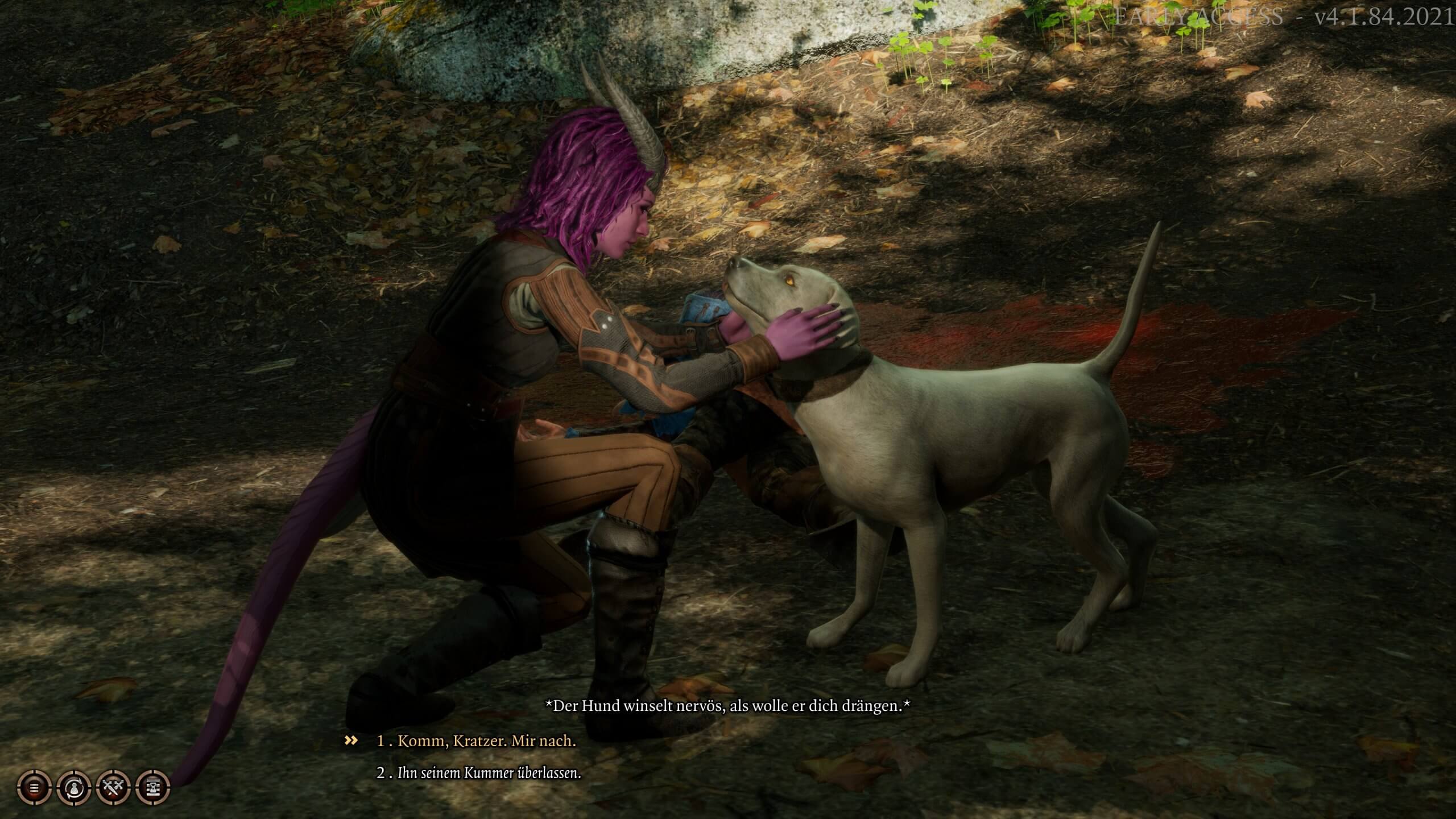
Task: Click the crossed swords icon
Action: click(x=114, y=788)
